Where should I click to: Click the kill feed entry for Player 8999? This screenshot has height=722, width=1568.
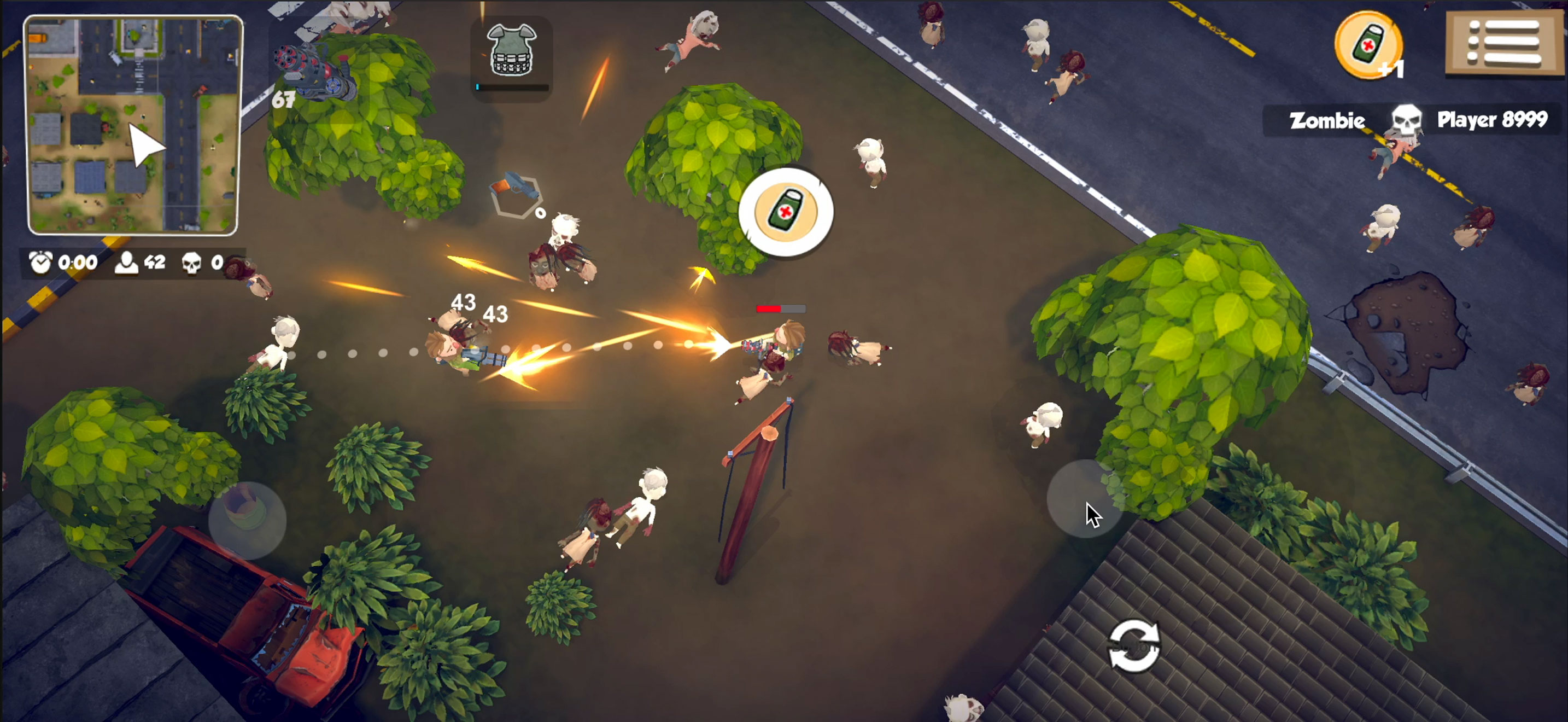click(x=1491, y=119)
